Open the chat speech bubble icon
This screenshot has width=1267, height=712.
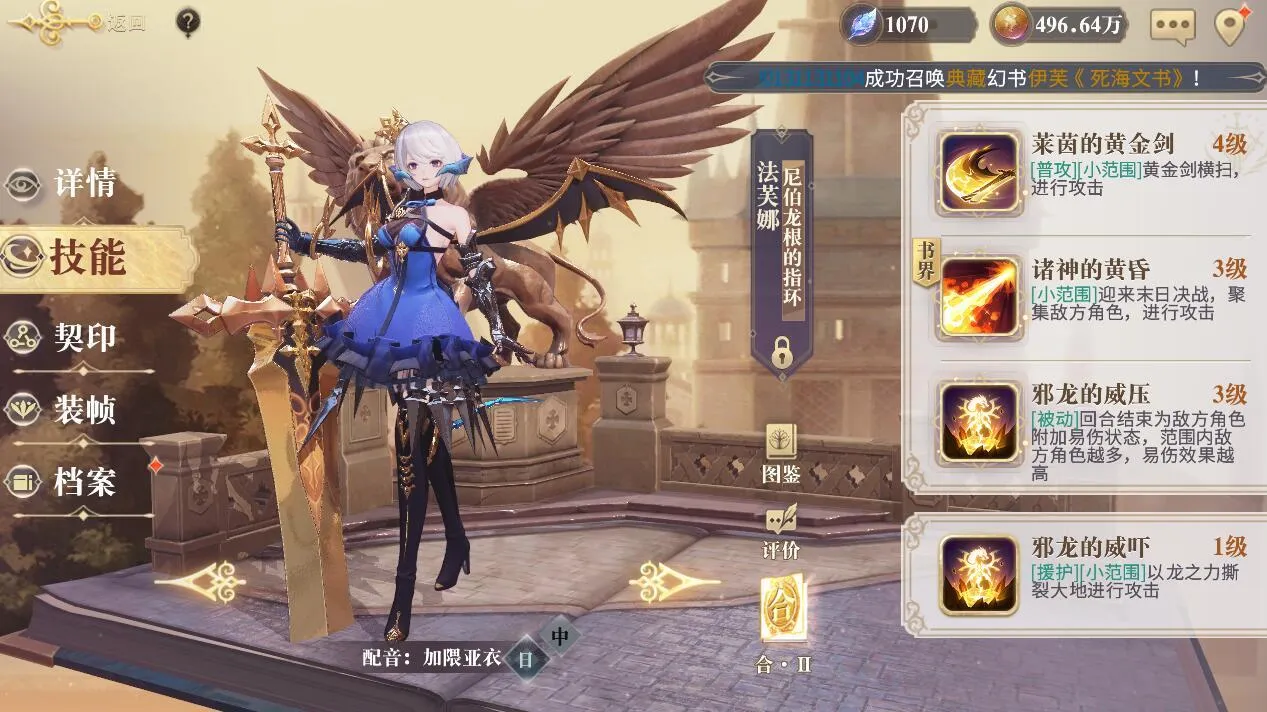[1172, 26]
